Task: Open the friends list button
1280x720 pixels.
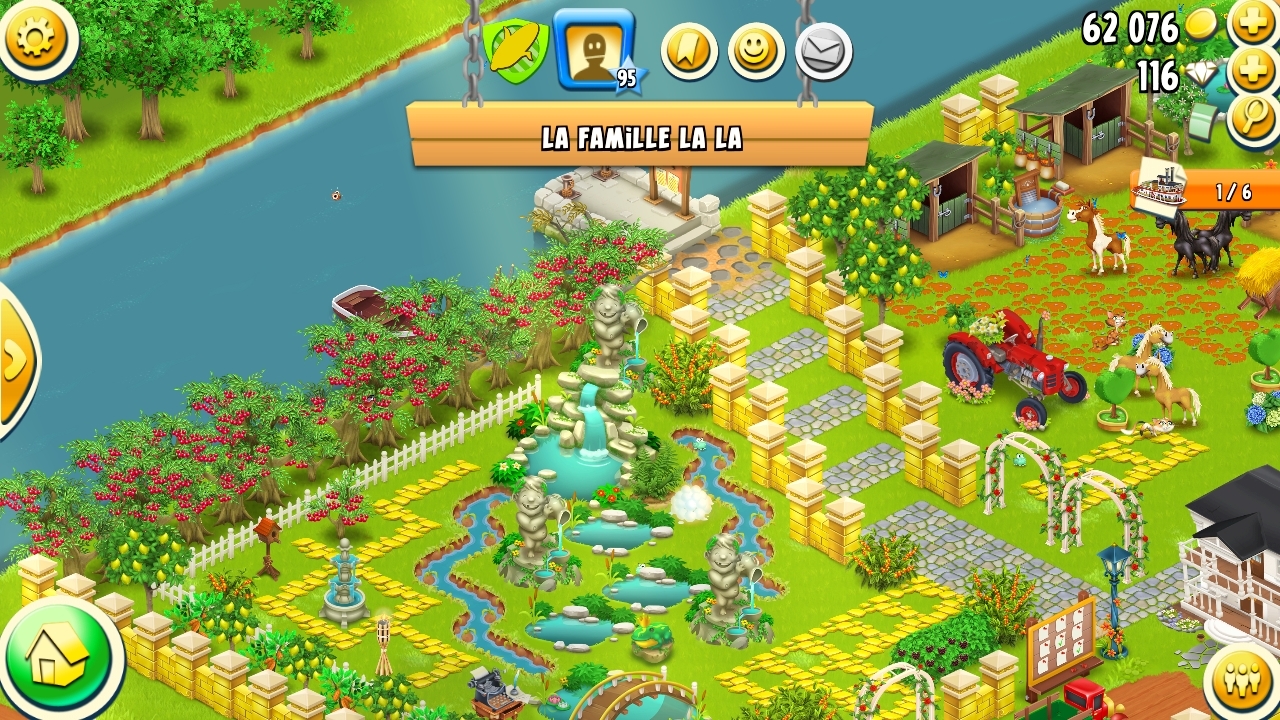Action: [x=1243, y=682]
